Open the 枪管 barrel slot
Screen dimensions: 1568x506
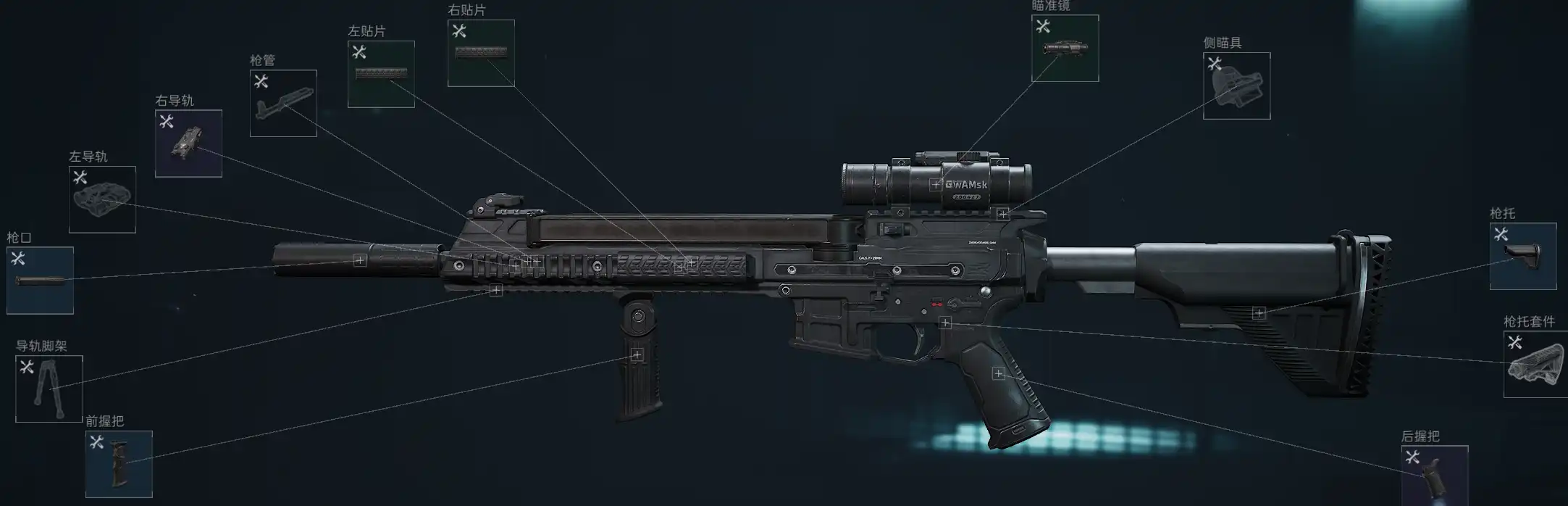point(283,103)
